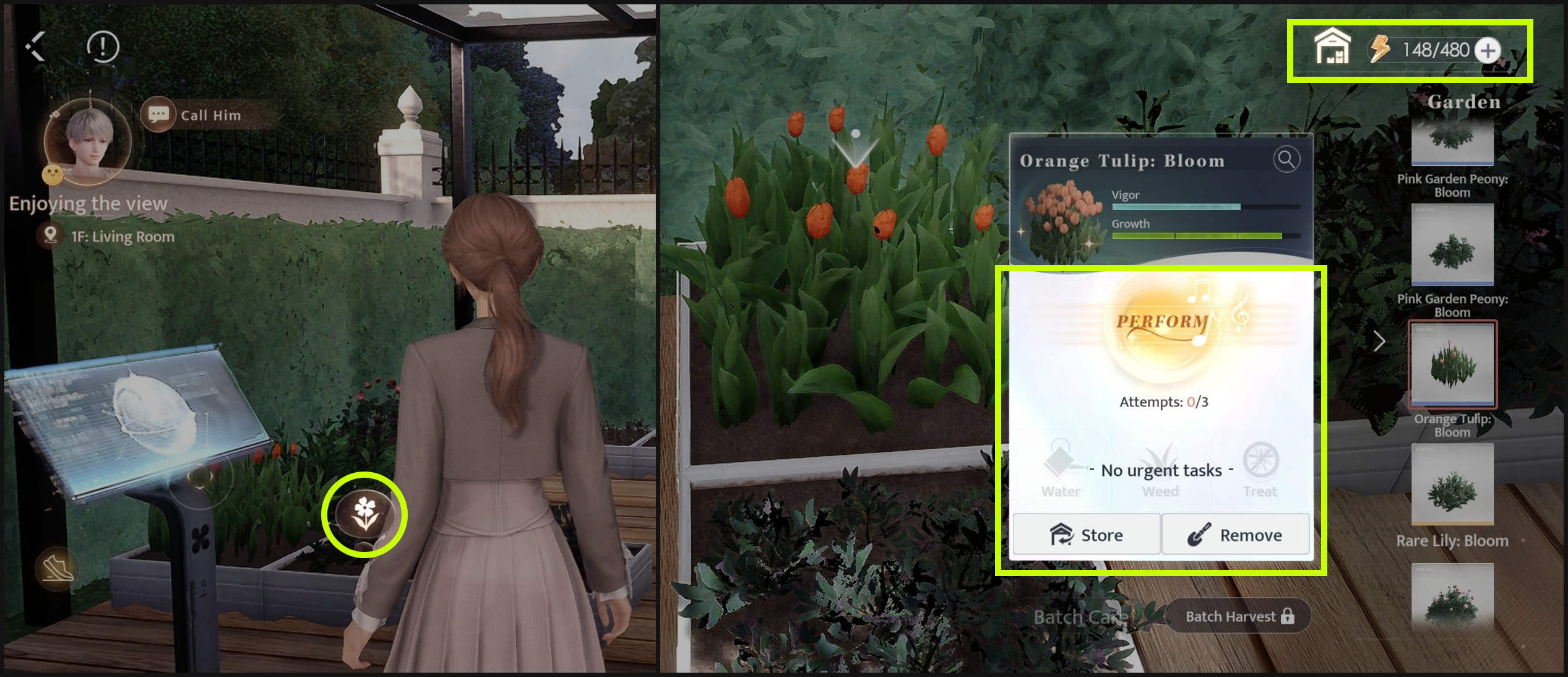The image size is (1568, 677).
Task: Select the Orange Tulip: Bloom thumbnail
Action: click(1452, 364)
